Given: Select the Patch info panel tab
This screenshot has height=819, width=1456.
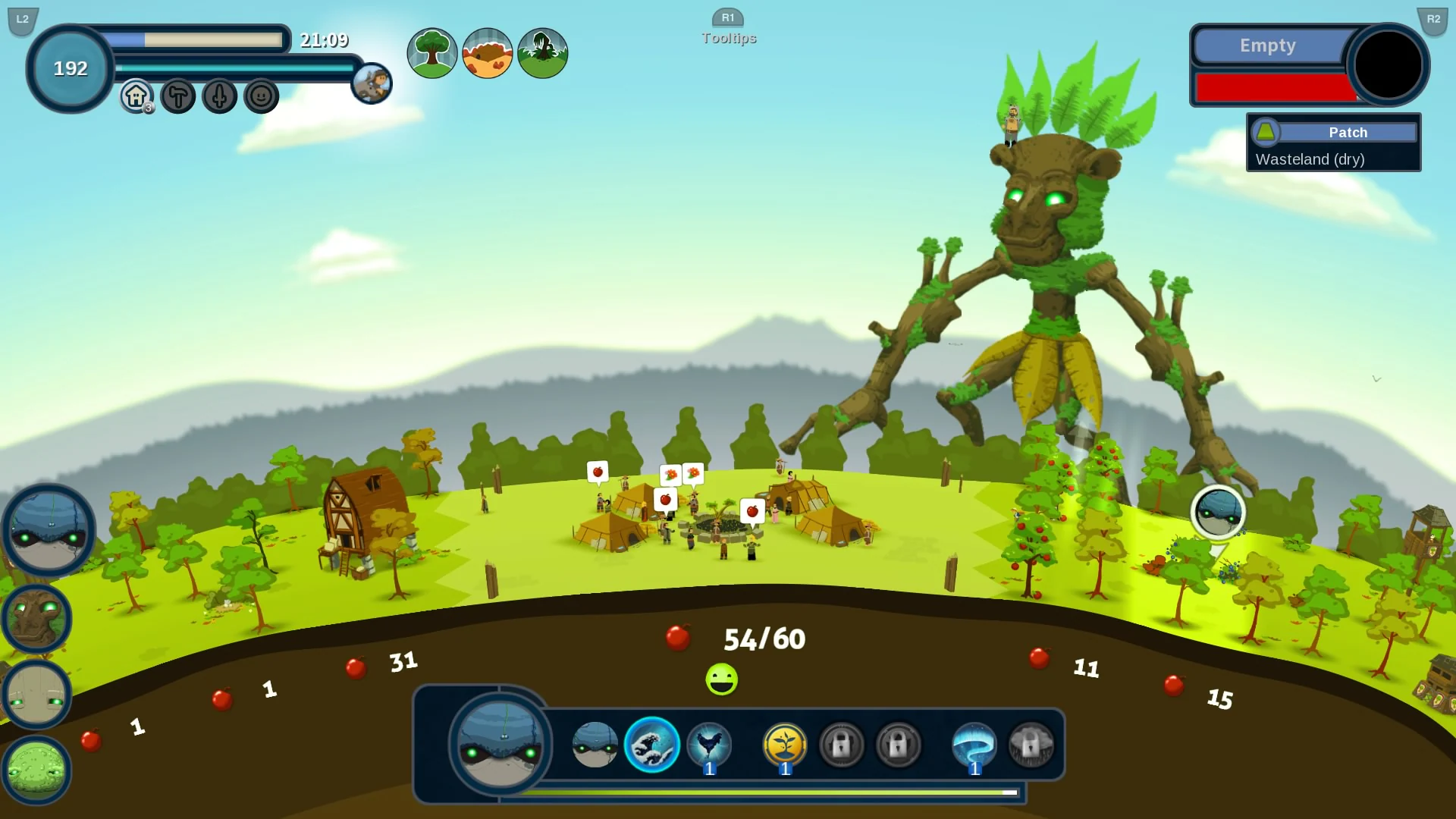Looking at the screenshot, I should click(1348, 132).
